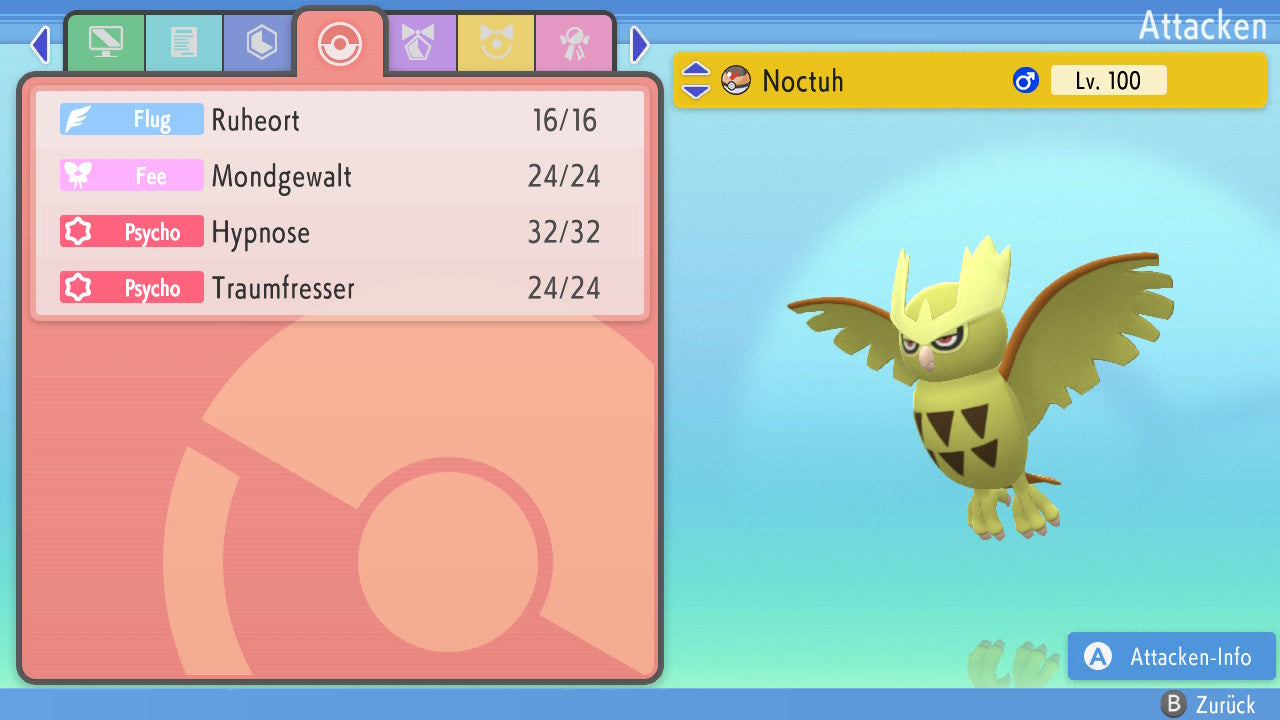Screen dimensions: 1280x720
Task: Select the Hypnose move
Action: [340, 232]
